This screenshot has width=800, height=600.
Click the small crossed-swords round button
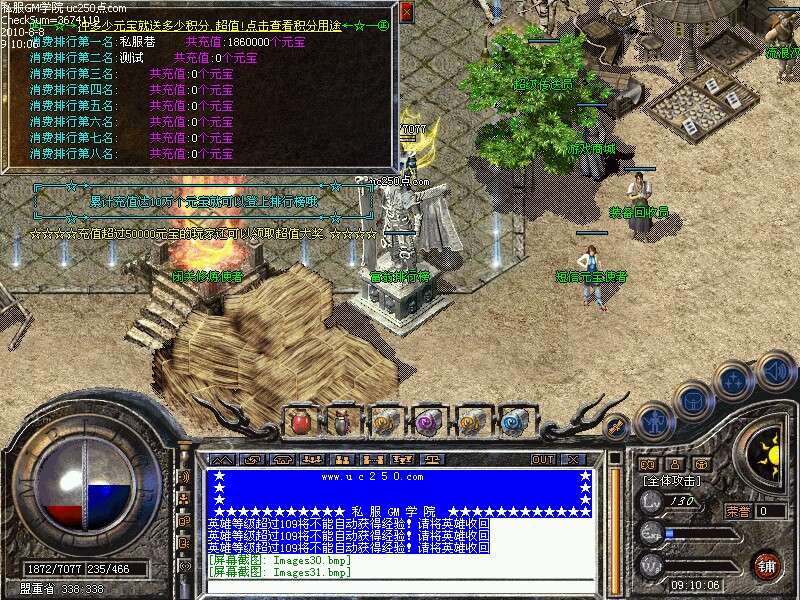[617, 427]
